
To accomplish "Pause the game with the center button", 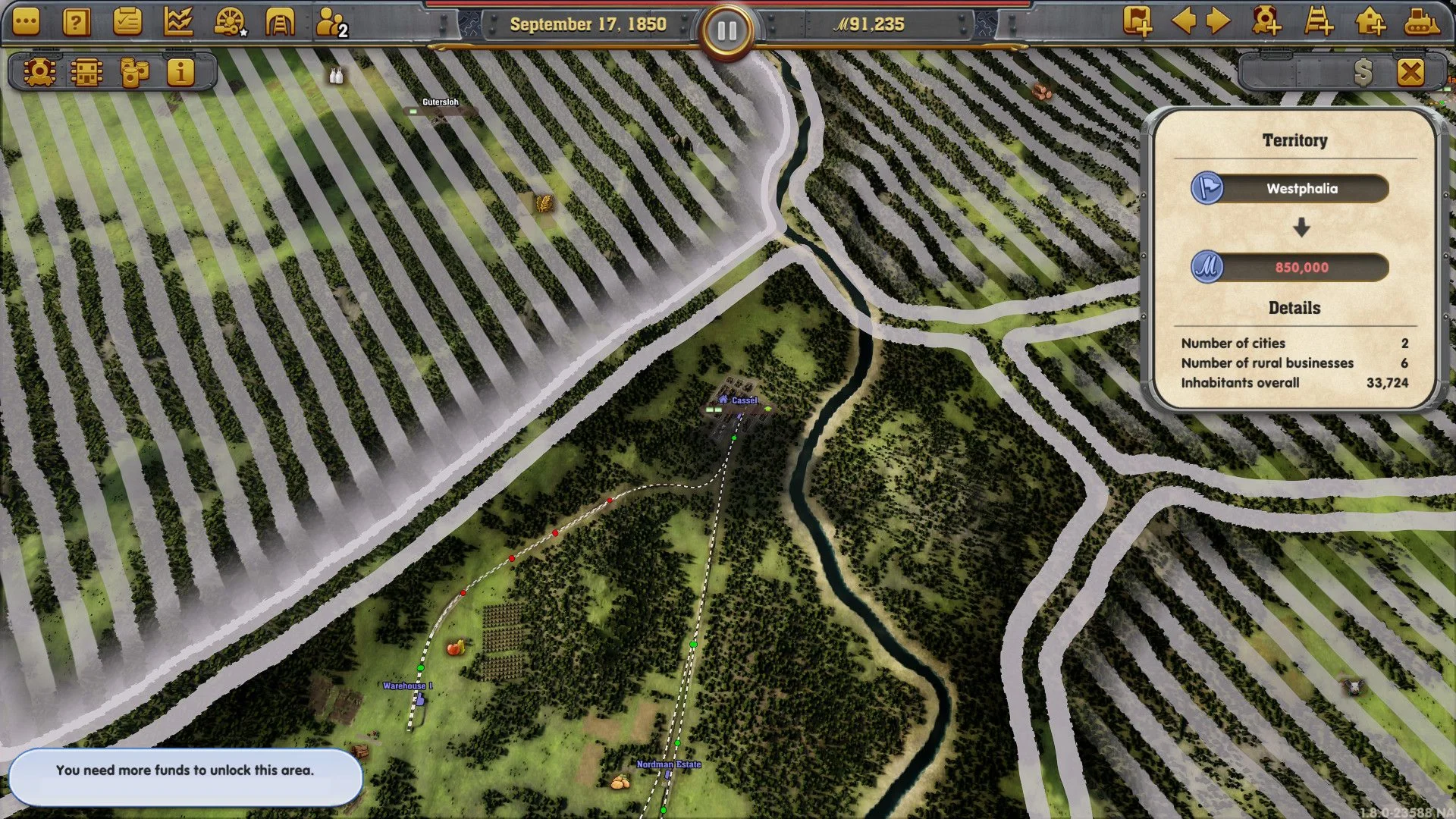I will point(726,30).
